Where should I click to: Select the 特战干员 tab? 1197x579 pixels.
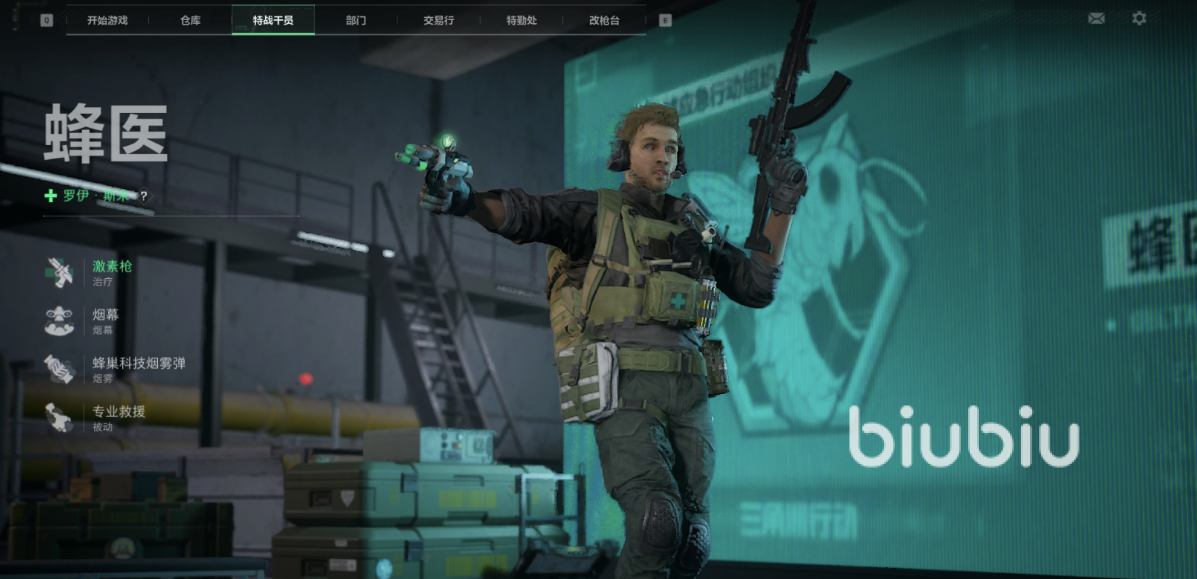point(273,20)
